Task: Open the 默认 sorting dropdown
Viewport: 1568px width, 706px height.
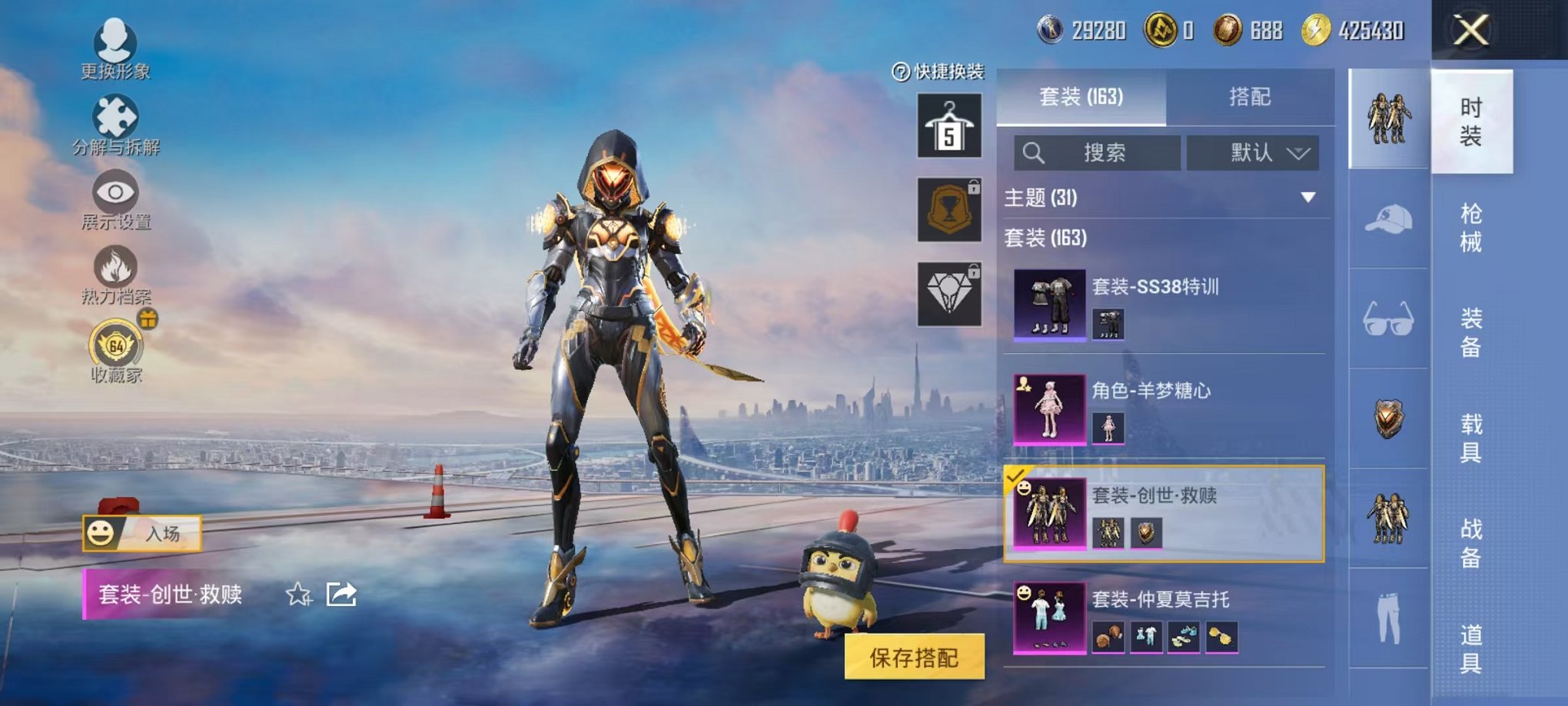Action: 1253,153
